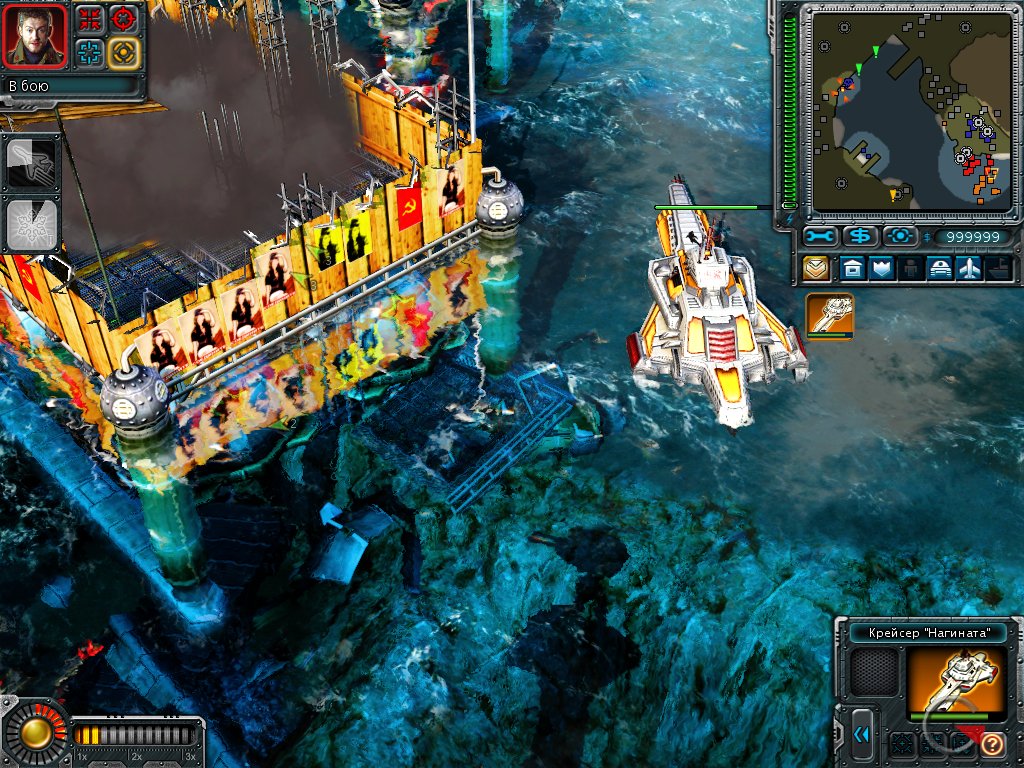Select the red inward-arrows stance button

(90, 18)
